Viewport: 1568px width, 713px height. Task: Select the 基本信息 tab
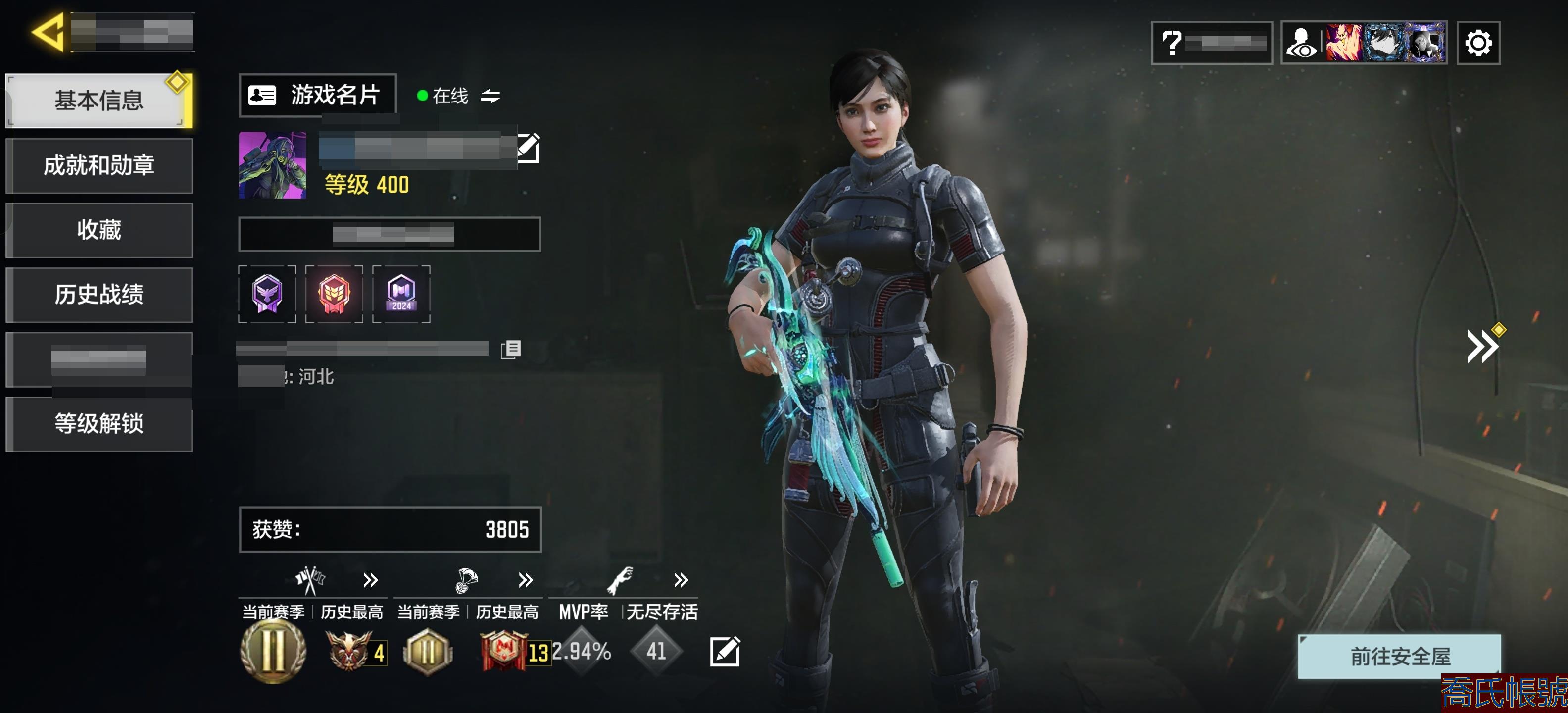click(x=98, y=101)
